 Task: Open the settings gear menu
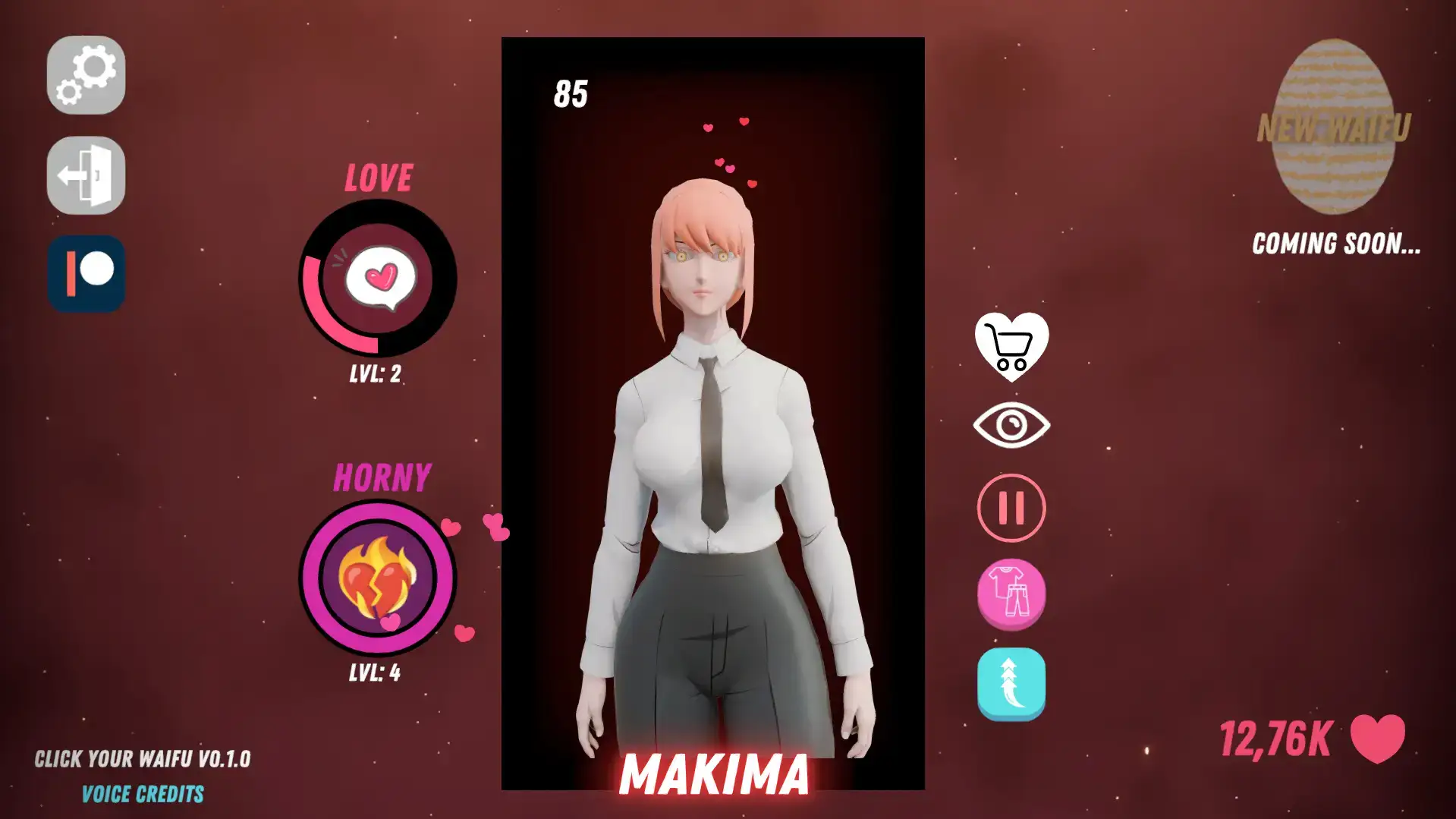pyautogui.click(x=85, y=76)
